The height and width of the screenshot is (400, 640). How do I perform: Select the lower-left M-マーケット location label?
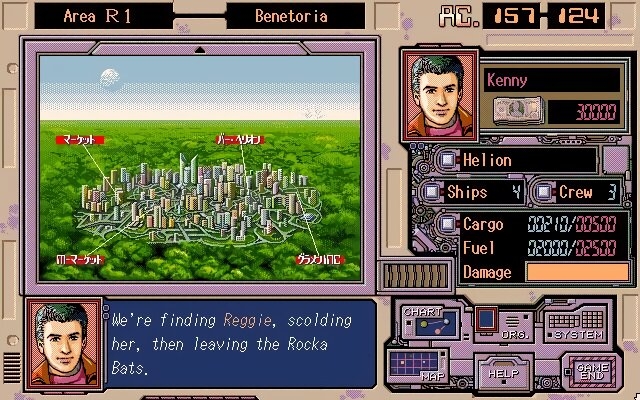[x=79, y=258]
